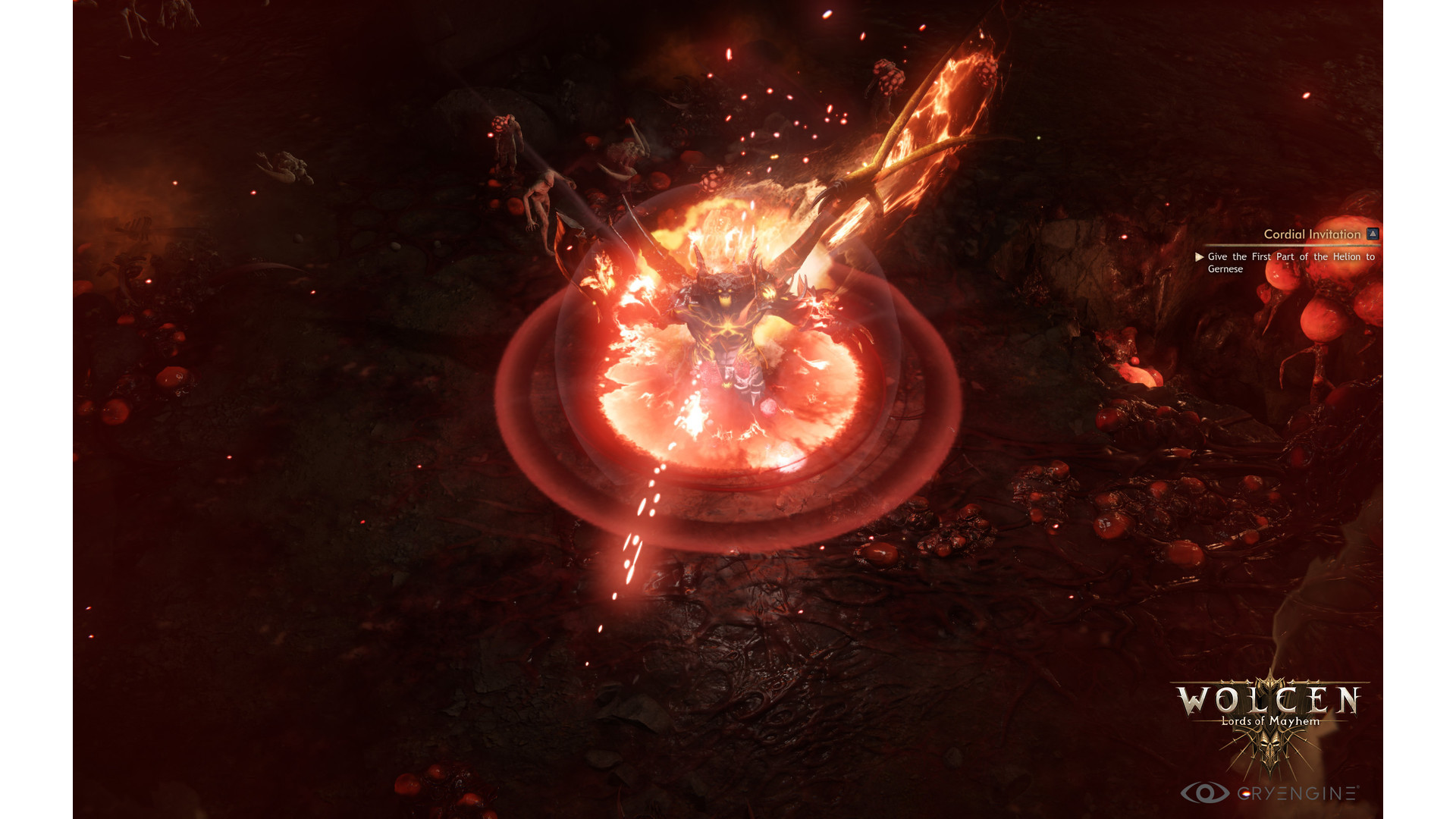Select the Give the First Part objective
The image size is (1456, 819).
pos(1290,262)
